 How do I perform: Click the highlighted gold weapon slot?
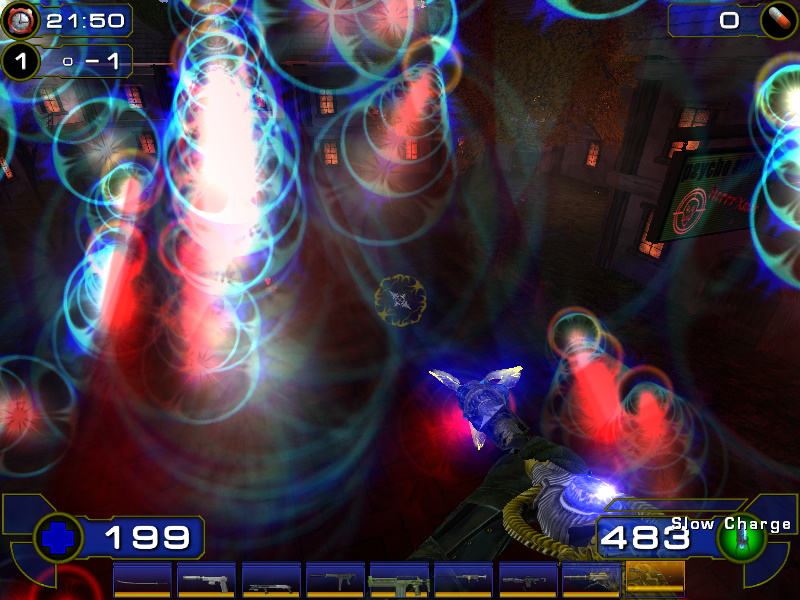pyautogui.click(x=654, y=579)
